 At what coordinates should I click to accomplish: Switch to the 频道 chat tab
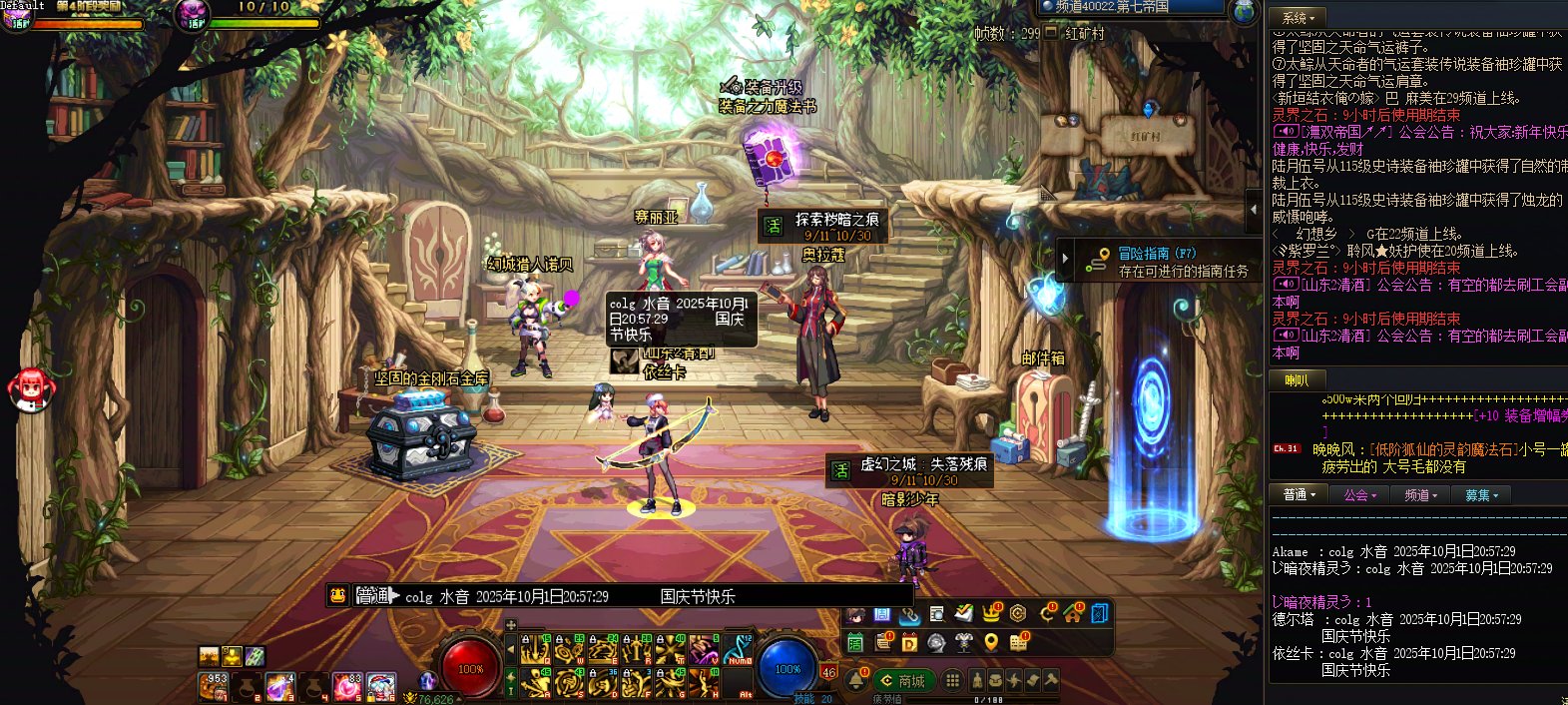pos(1420,495)
